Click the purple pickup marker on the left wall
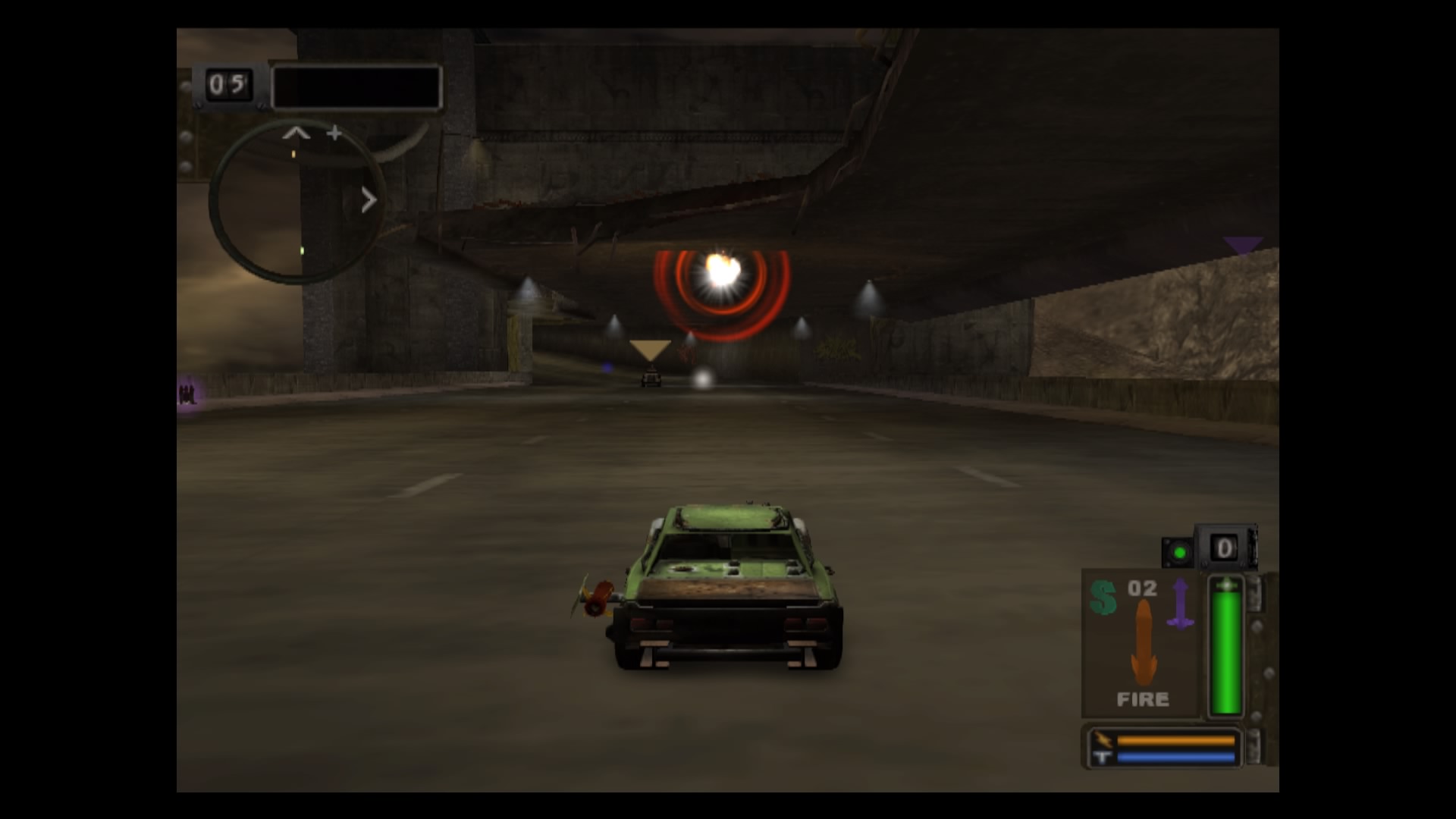This screenshot has height=819, width=1456. pos(187,394)
